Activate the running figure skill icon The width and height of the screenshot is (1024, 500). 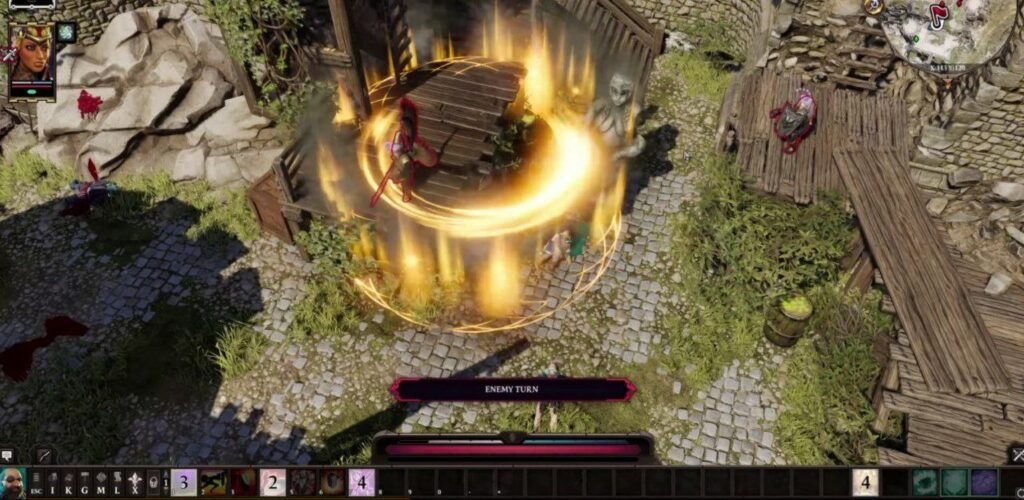click(x=214, y=482)
